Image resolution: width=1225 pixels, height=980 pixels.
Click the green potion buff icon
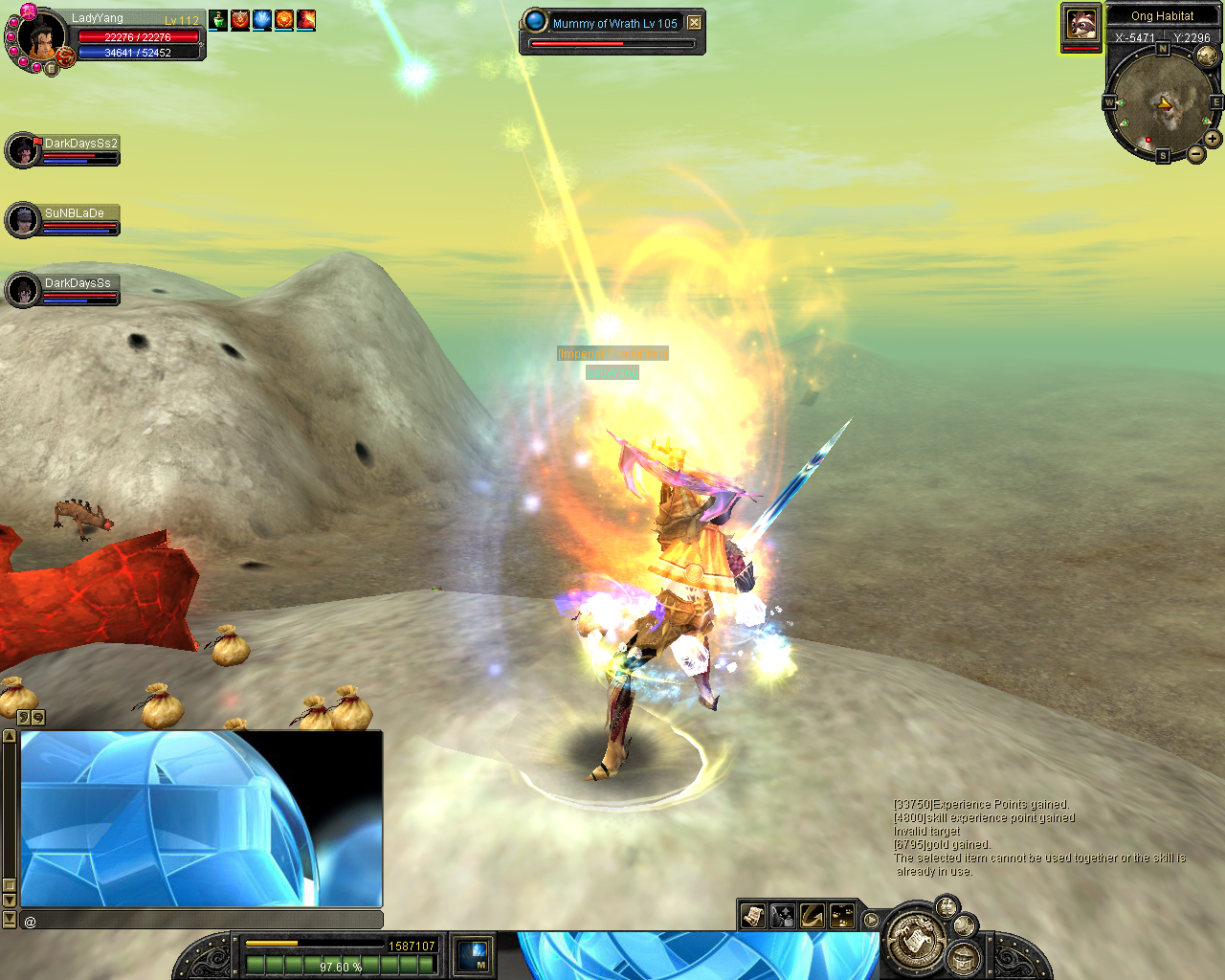pos(218,19)
